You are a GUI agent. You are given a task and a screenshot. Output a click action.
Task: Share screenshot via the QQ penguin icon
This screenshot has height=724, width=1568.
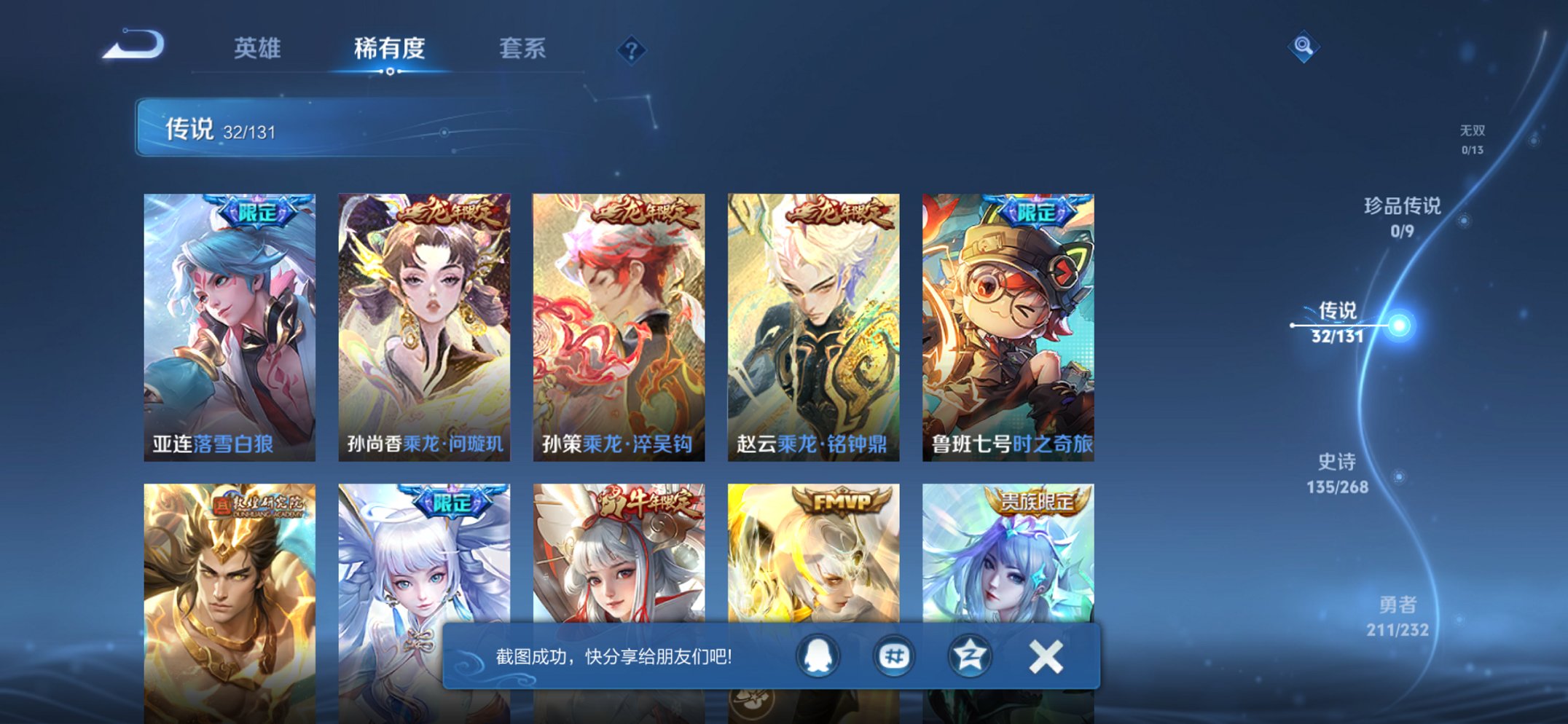[816, 655]
